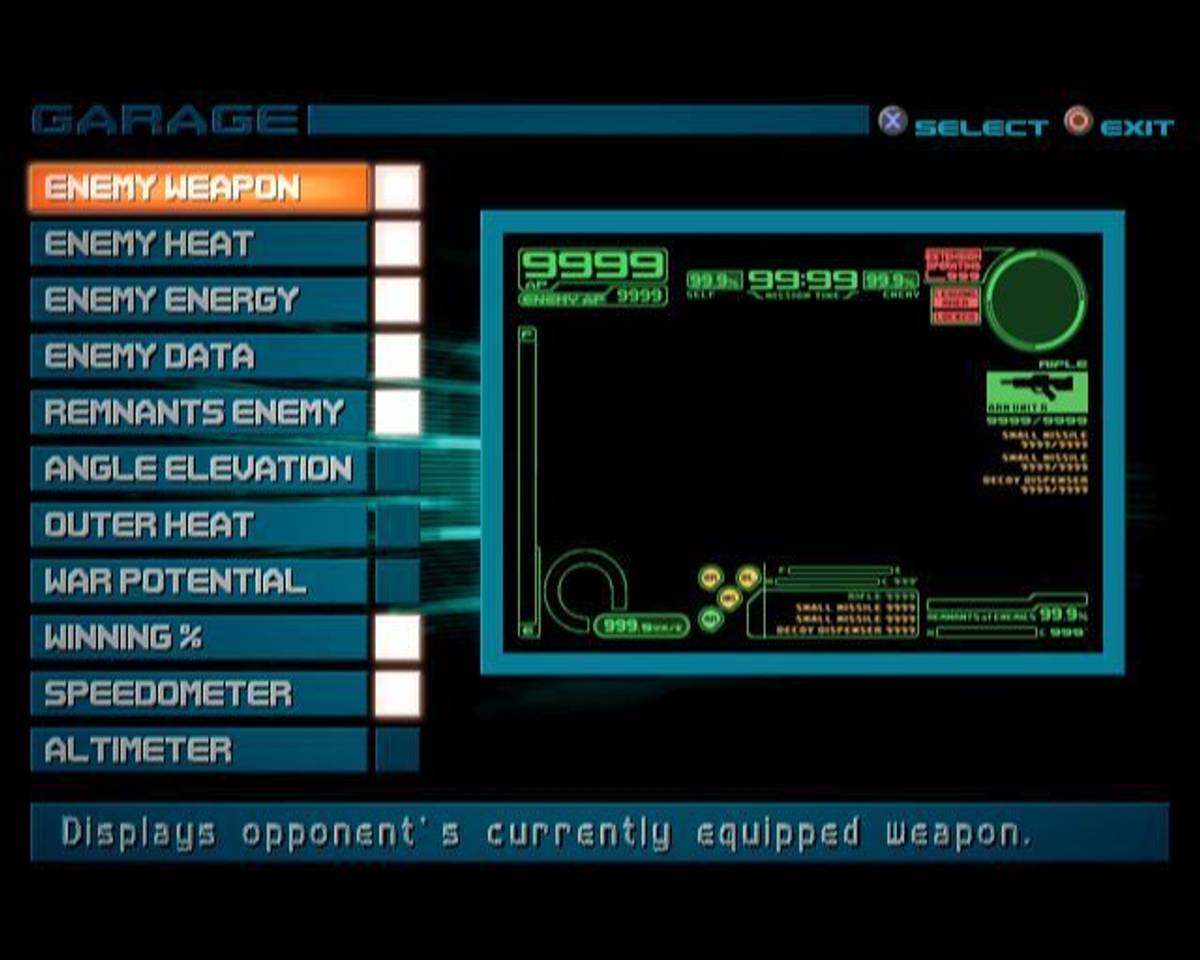This screenshot has width=1200, height=960.
Task: Choose the Speedometer entry
Action: pos(198,693)
